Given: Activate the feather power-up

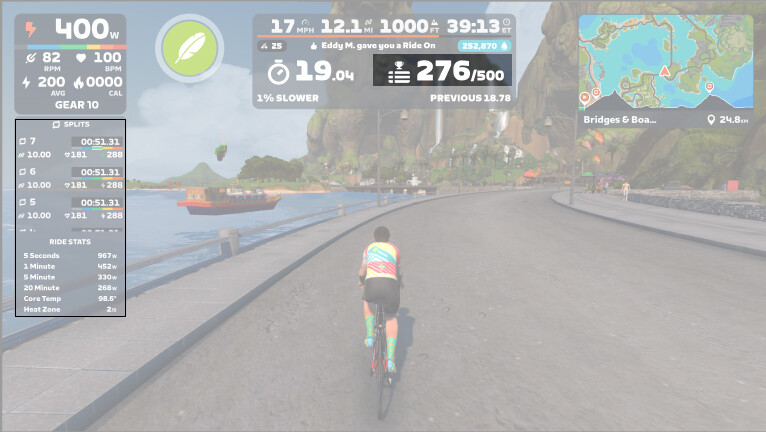Looking at the screenshot, I should click(189, 49).
